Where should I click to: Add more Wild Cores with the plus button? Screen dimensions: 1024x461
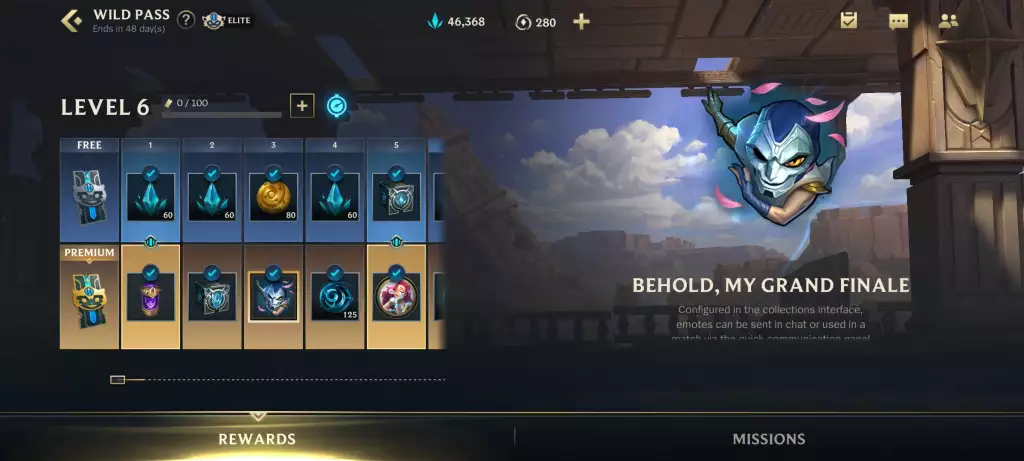(581, 22)
